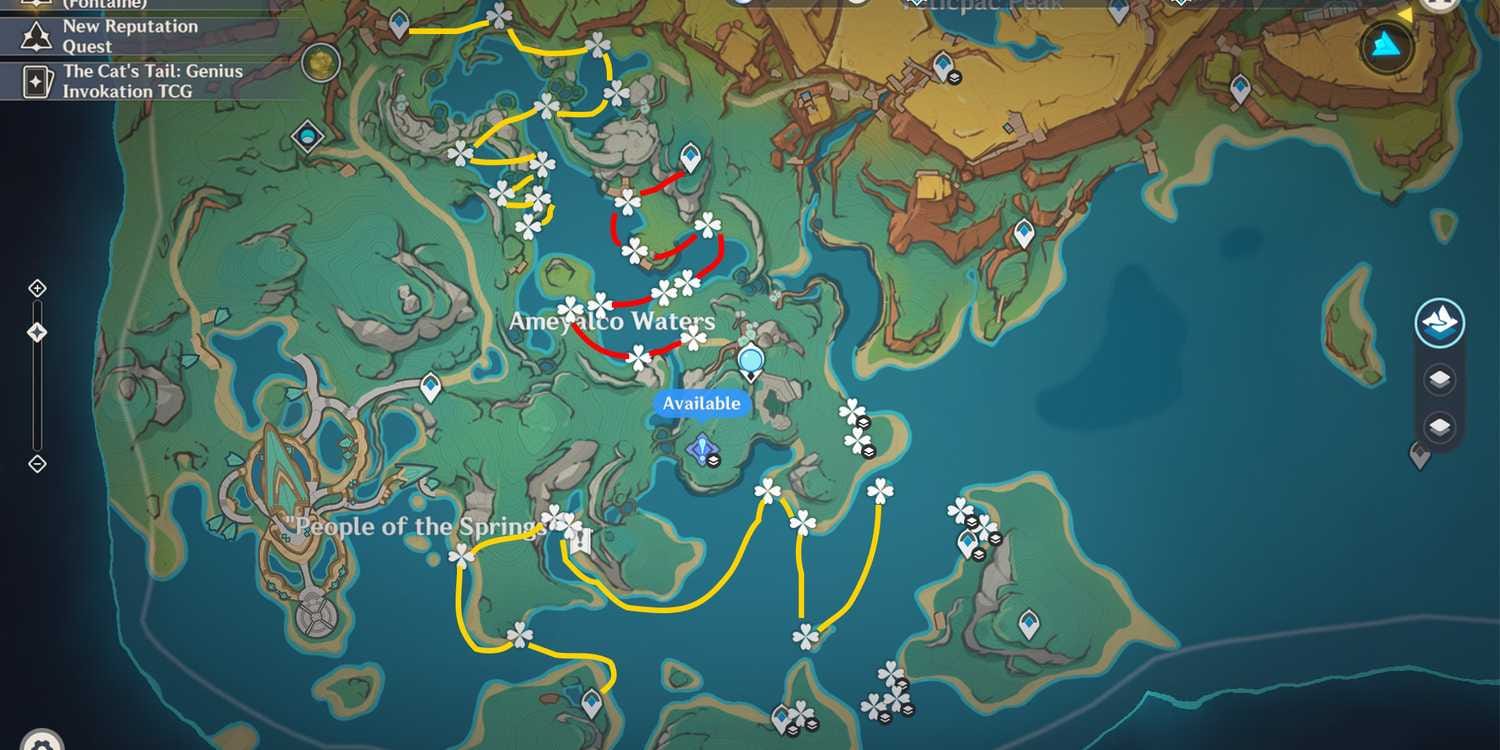1500x750 pixels.
Task: Click the golden reputation medallion near the map top
Action: pos(321,60)
